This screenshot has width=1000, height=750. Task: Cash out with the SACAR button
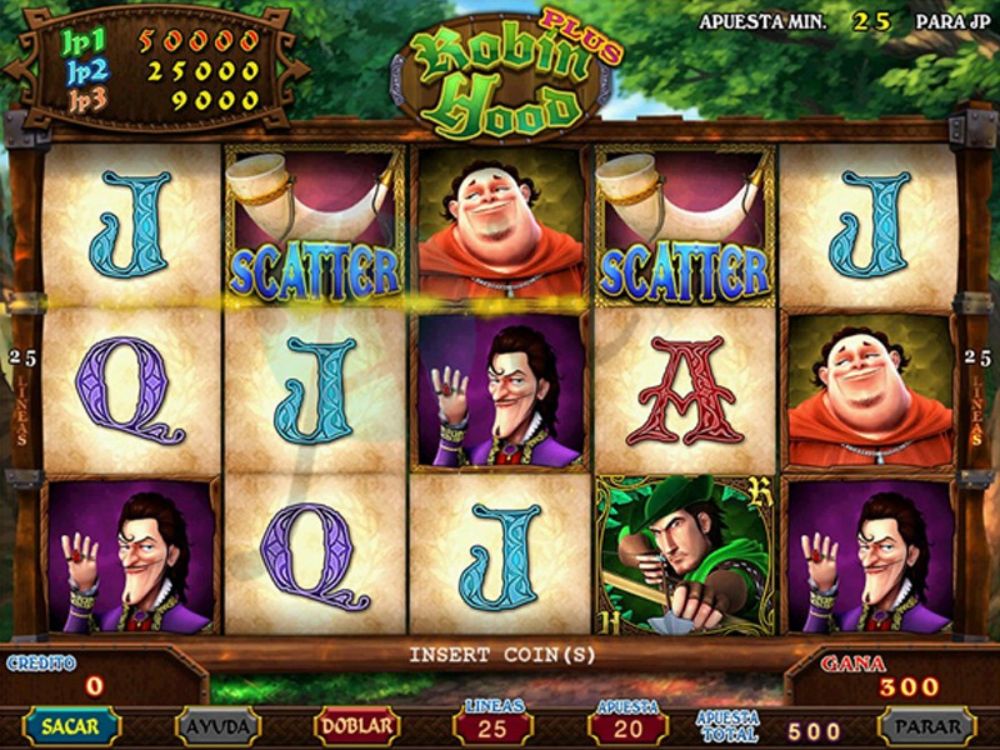click(x=71, y=726)
